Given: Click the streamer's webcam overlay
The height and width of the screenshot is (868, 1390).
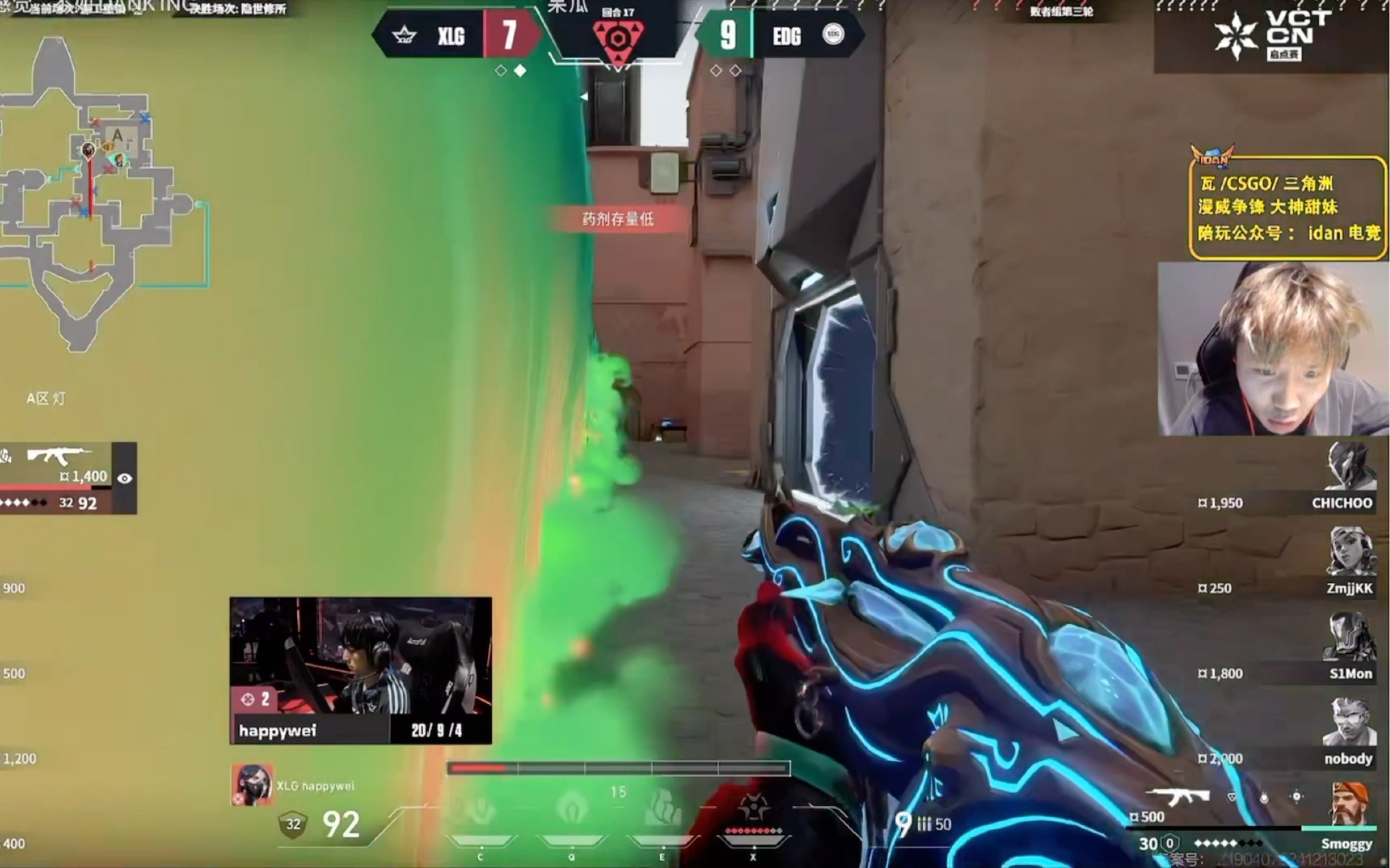Looking at the screenshot, I should (x=1273, y=349).
